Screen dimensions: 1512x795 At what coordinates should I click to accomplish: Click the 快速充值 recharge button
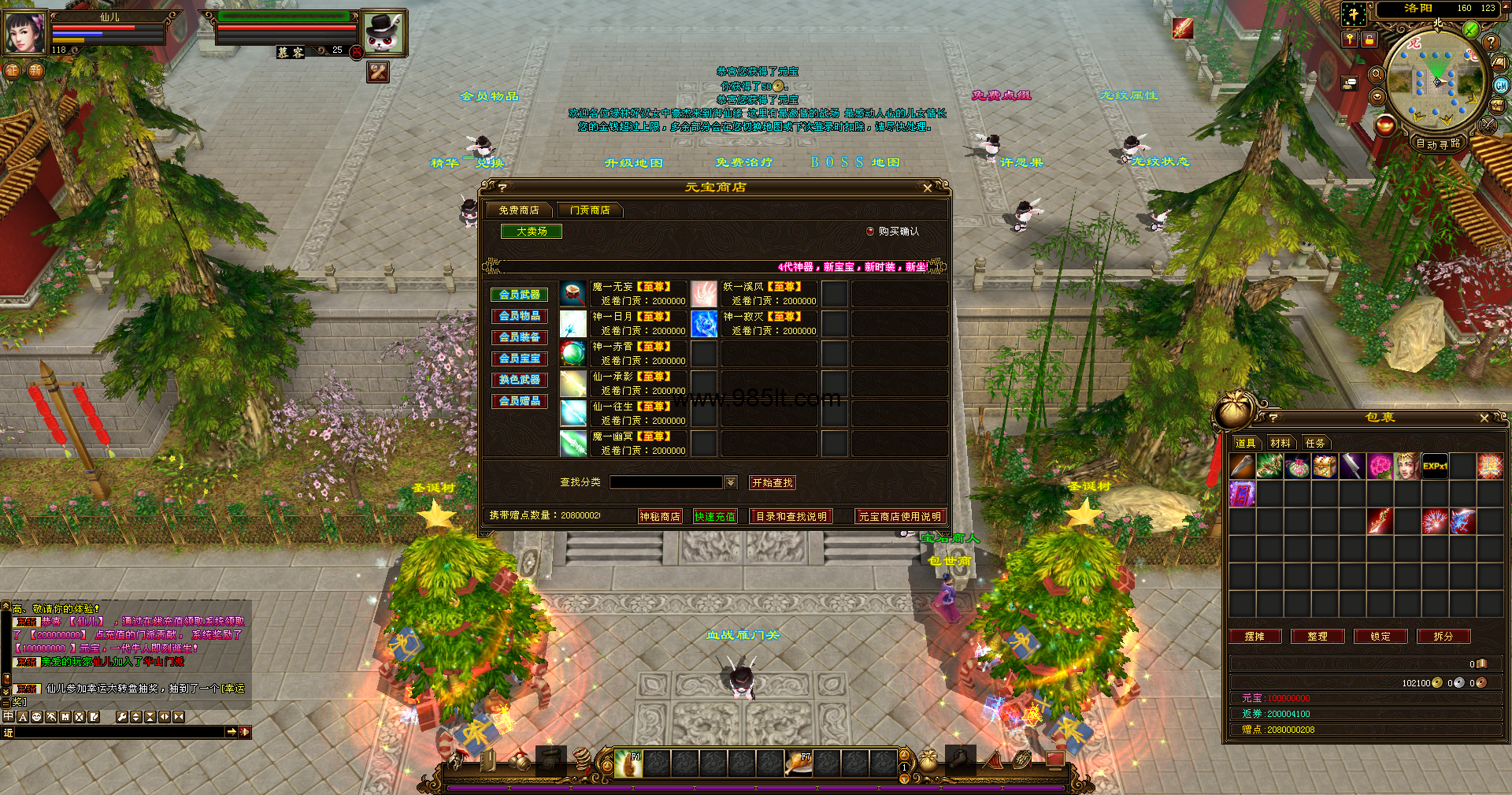tap(715, 516)
